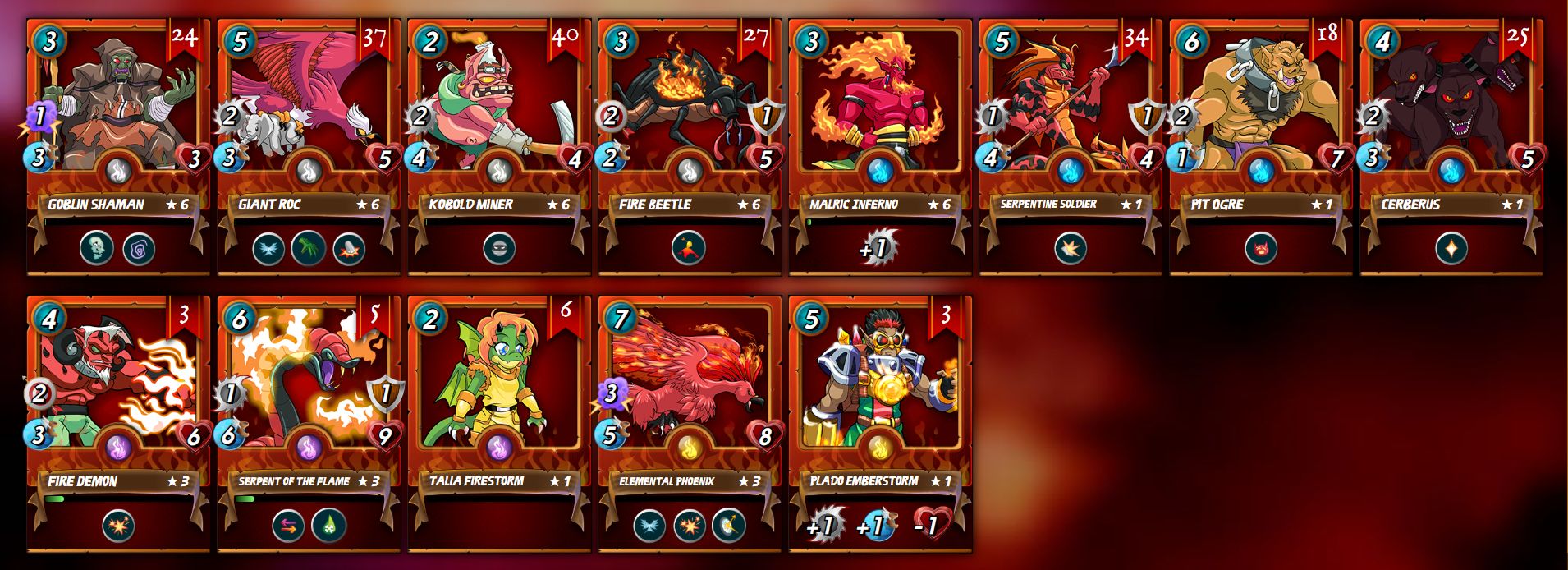Choose the Elemental Phoenix card
The image size is (1568, 570).
(689, 400)
